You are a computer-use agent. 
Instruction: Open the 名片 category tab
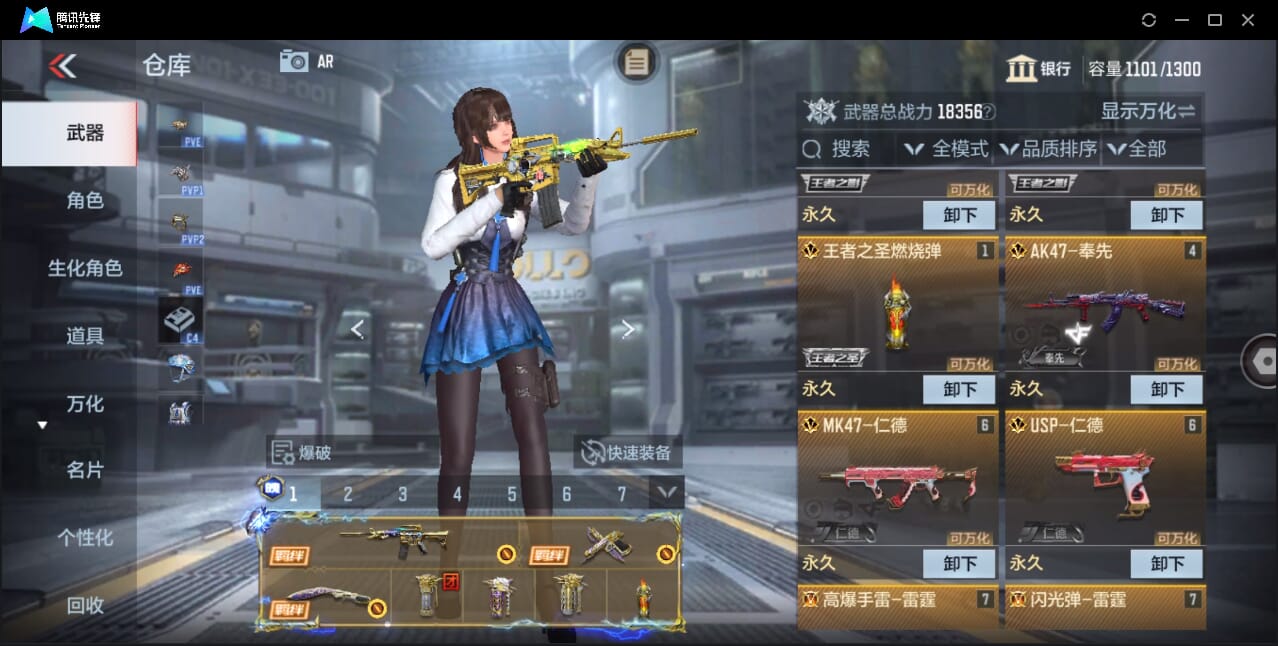(85, 470)
